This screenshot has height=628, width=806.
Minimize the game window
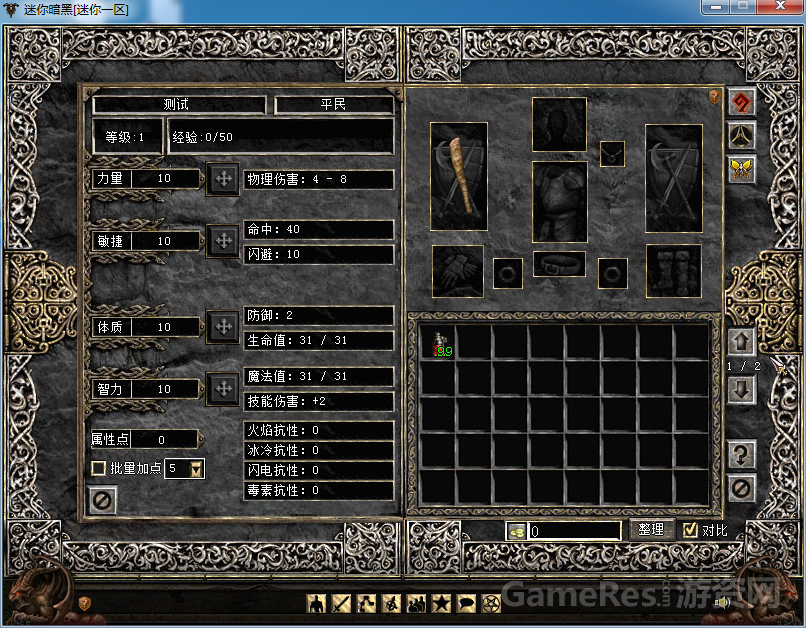pyautogui.click(x=714, y=7)
